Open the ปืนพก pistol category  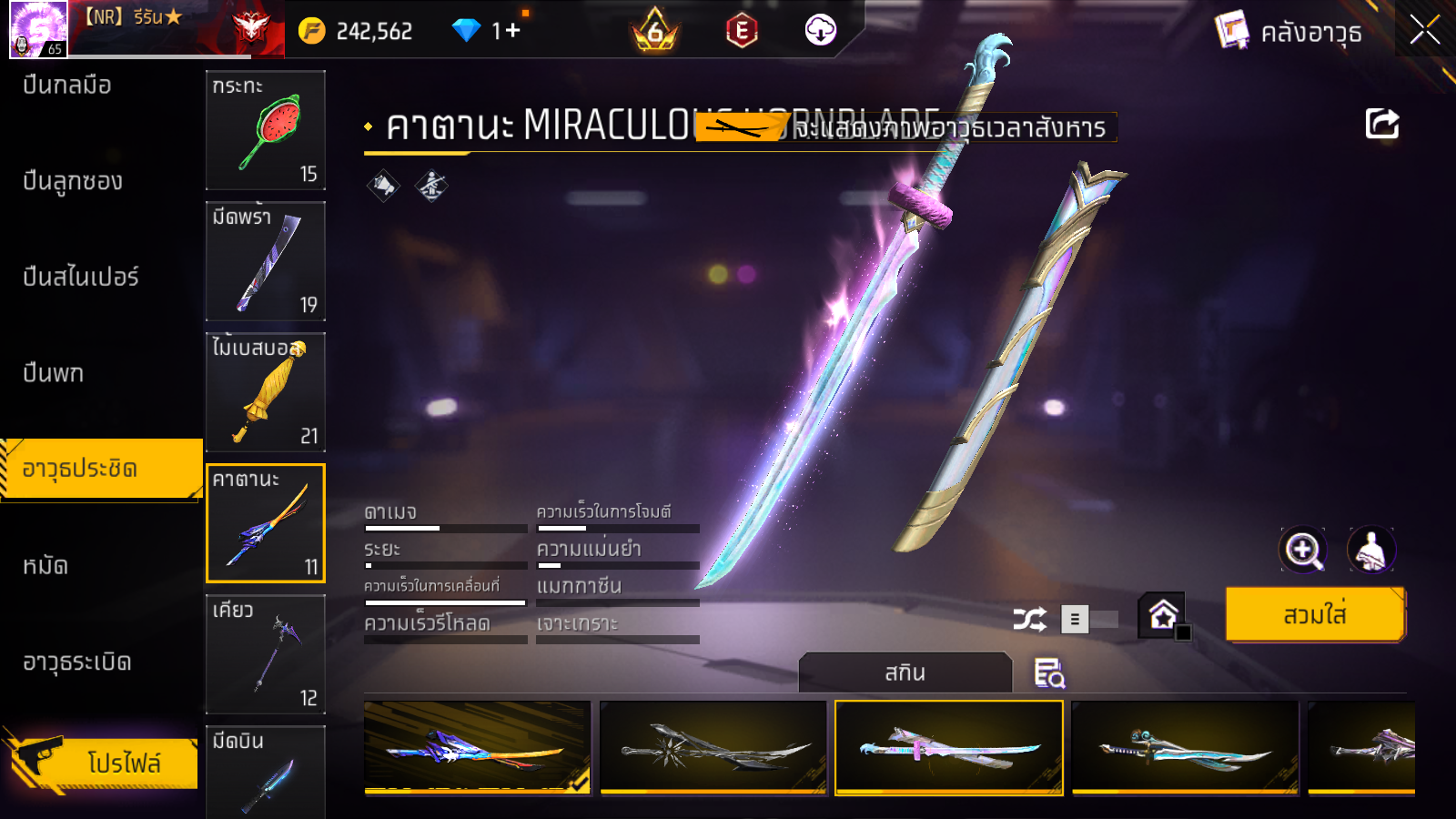54,373
